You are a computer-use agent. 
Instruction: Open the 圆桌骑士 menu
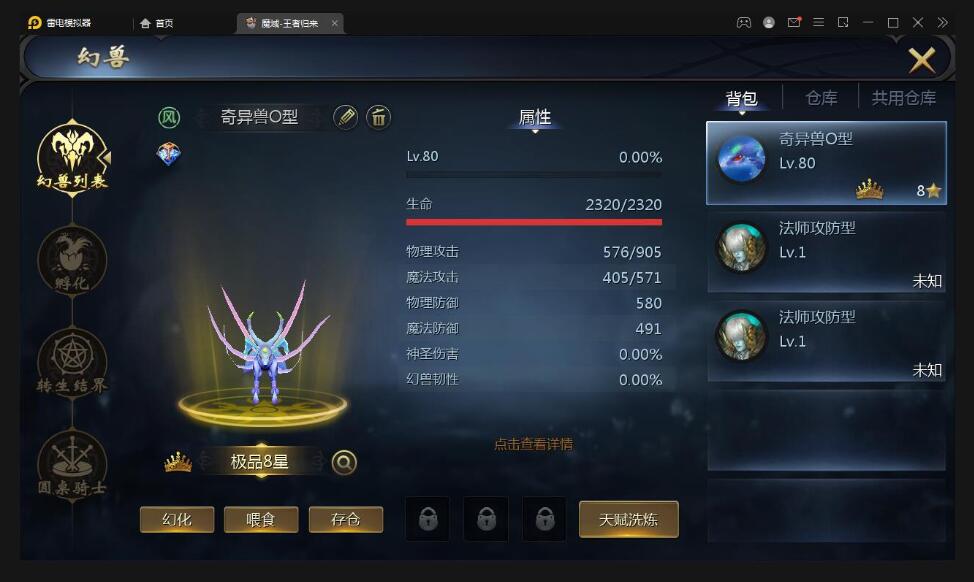pos(72,463)
